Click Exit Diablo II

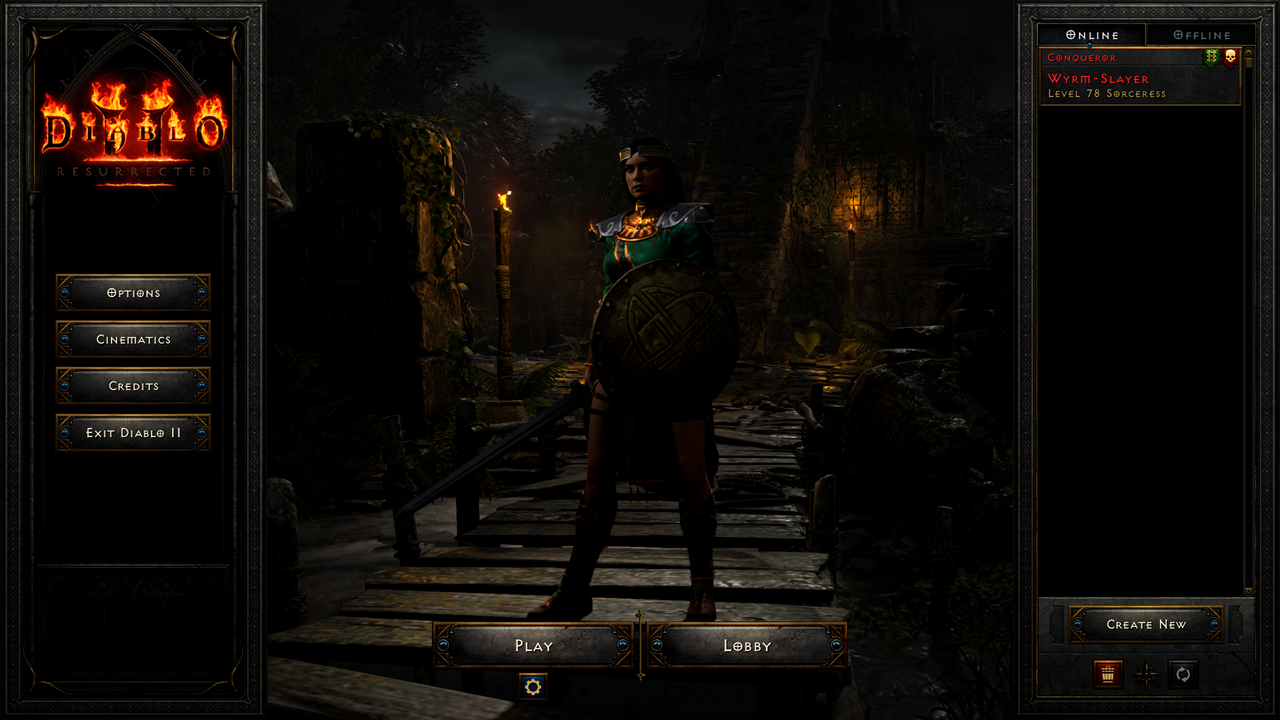[x=133, y=432]
